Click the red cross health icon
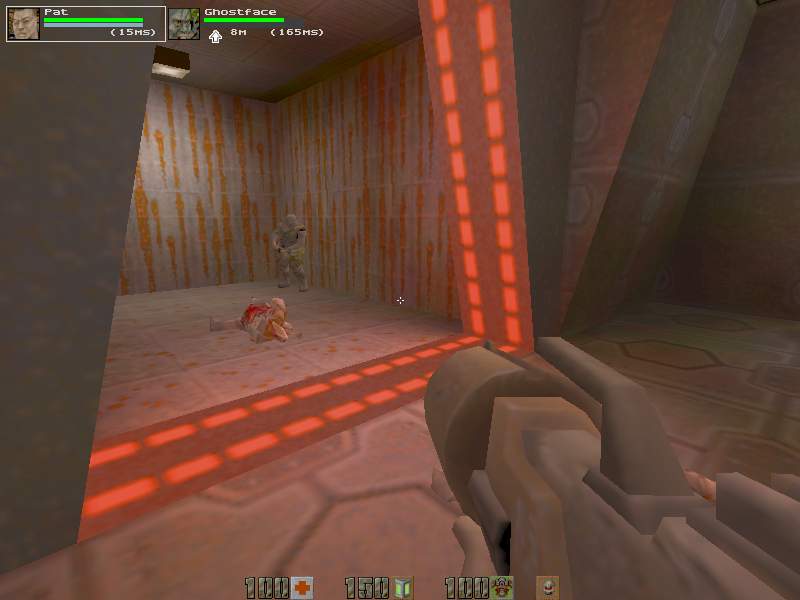Screen dimensions: 800x600 (303, 588)
